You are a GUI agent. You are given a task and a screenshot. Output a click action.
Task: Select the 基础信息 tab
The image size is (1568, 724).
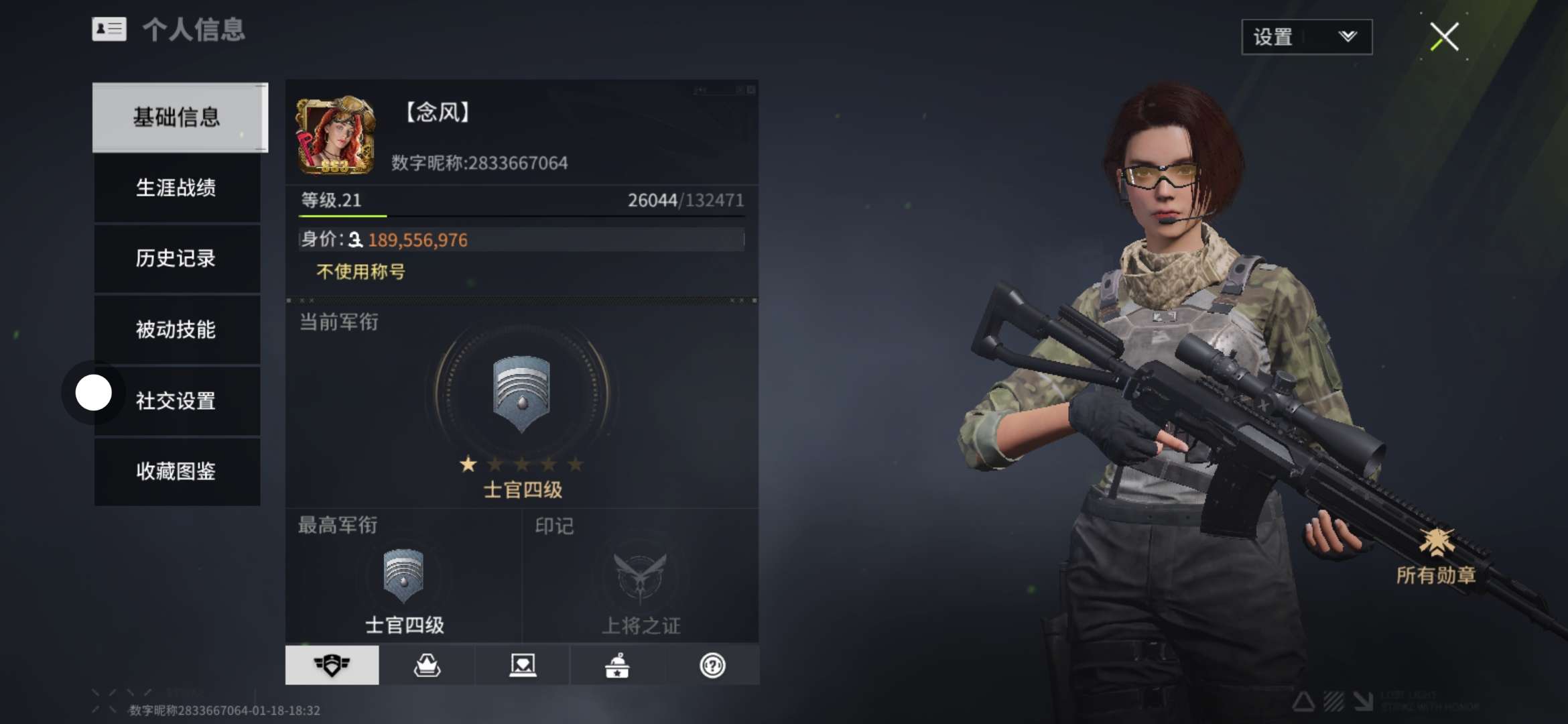click(x=179, y=117)
